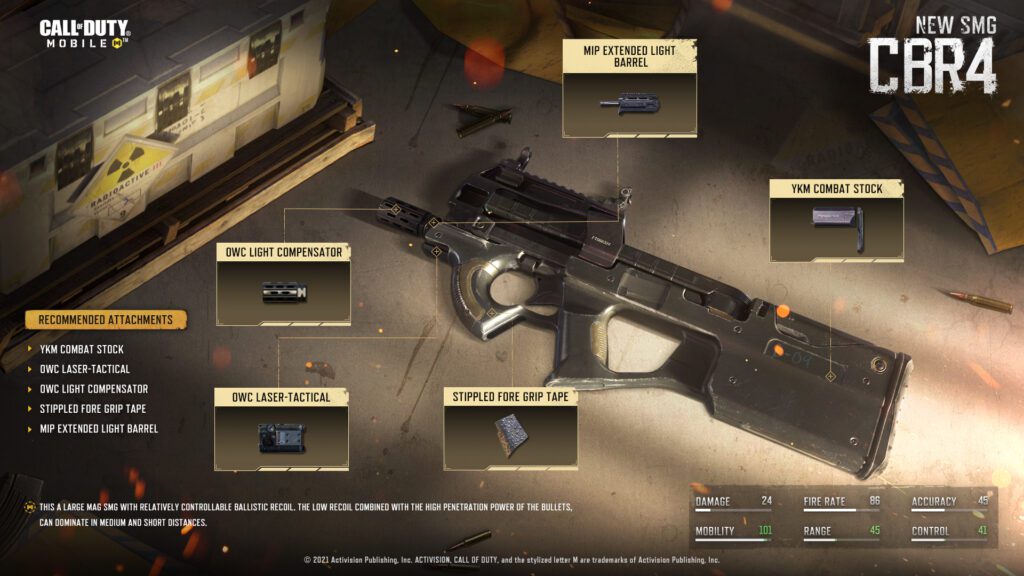The image size is (1024, 576).
Task: Click the Call of Duty Mobile logo
Action: [84, 33]
